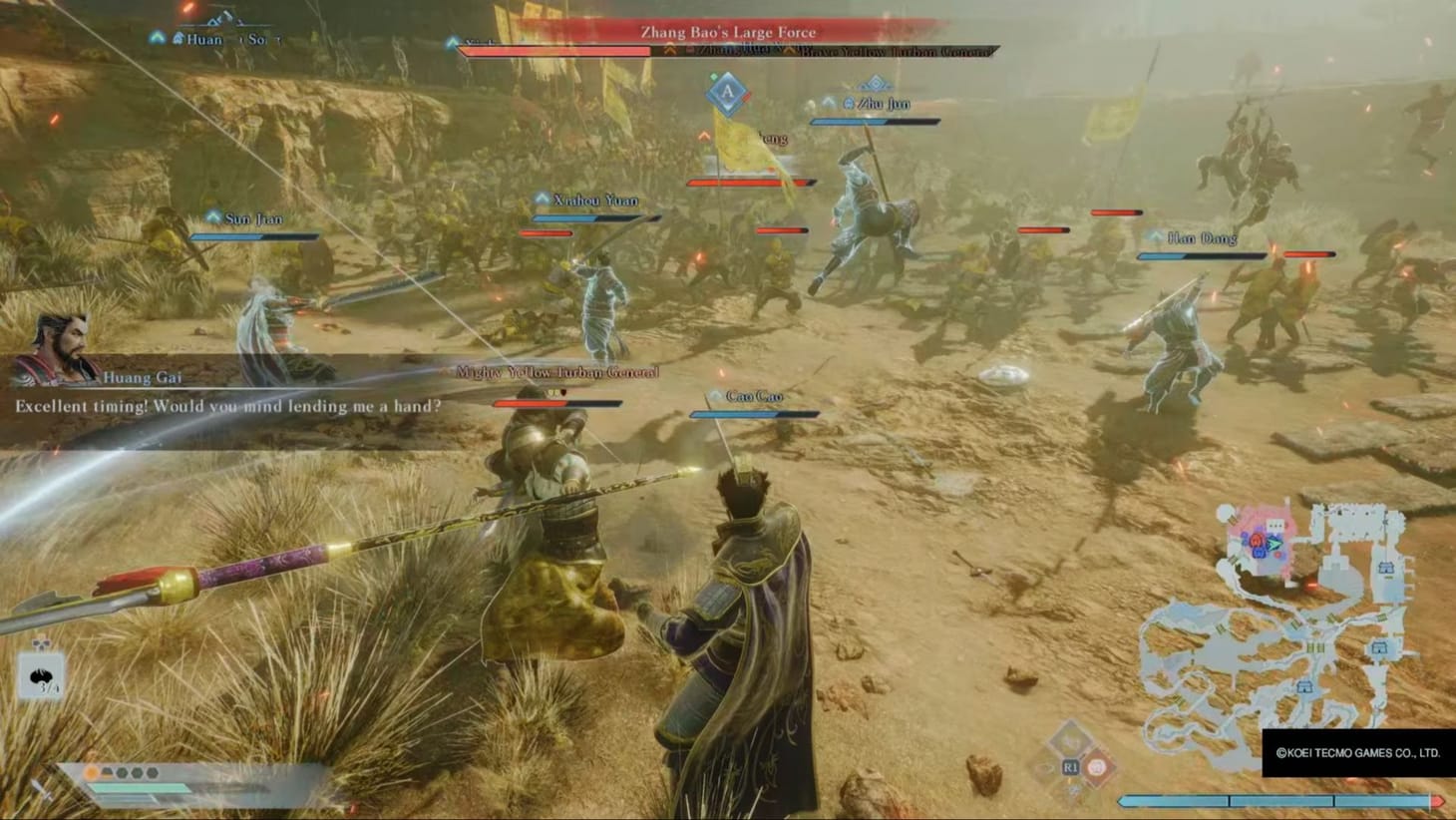Click the camp icon at the minimap bottom
This screenshot has height=820, width=1456.
click(1305, 685)
